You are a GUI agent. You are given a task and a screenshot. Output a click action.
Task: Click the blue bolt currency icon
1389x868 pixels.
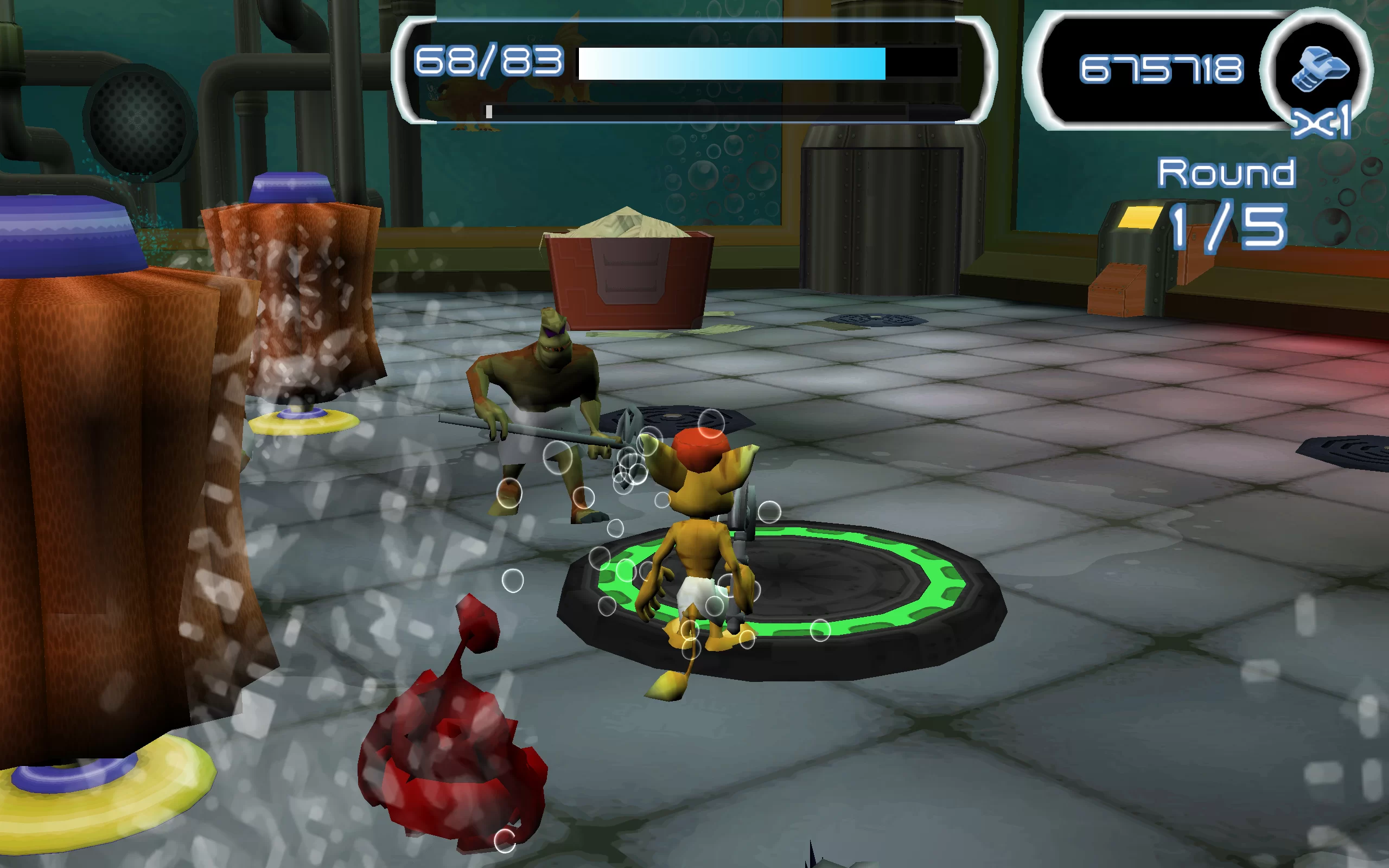(x=1319, y=69)
